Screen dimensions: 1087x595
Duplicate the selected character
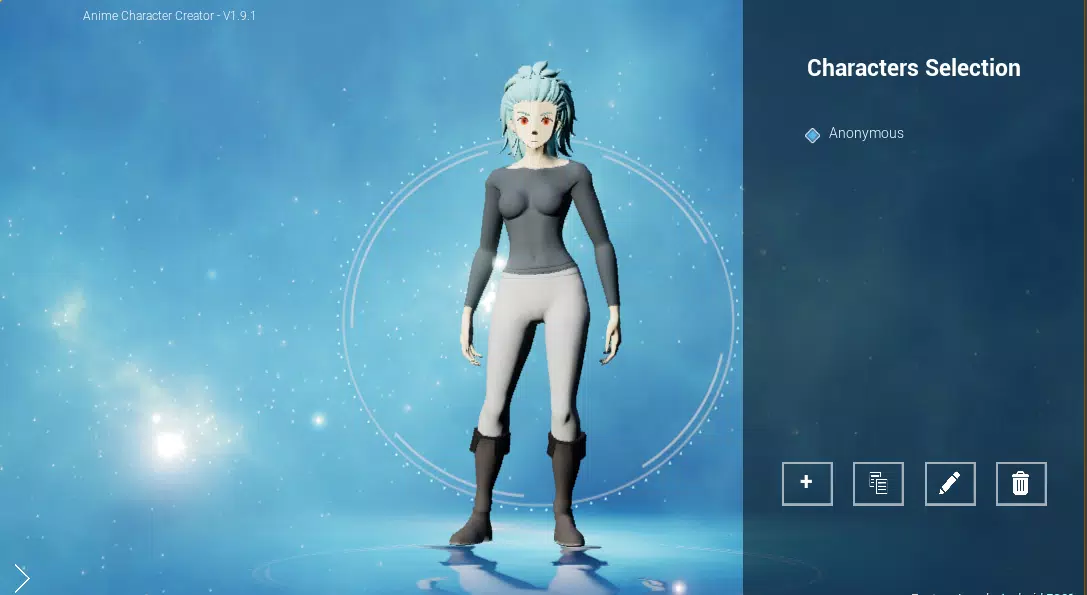tap(878, 484)
